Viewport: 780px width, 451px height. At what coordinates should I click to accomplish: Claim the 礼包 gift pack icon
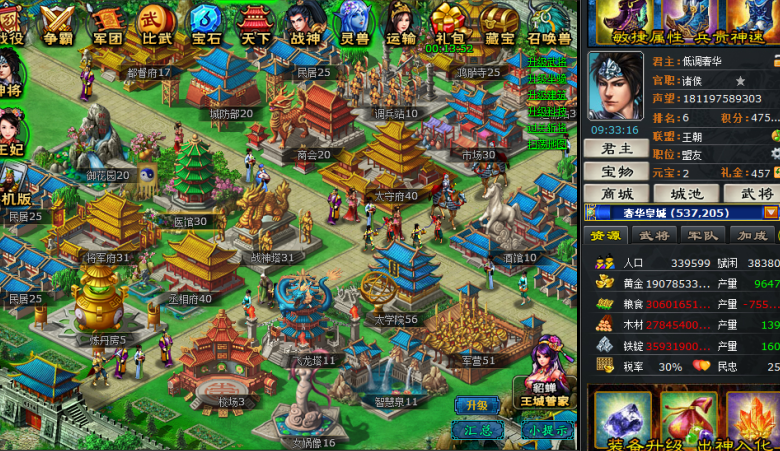pyautogui.click(x=449, y=22)
